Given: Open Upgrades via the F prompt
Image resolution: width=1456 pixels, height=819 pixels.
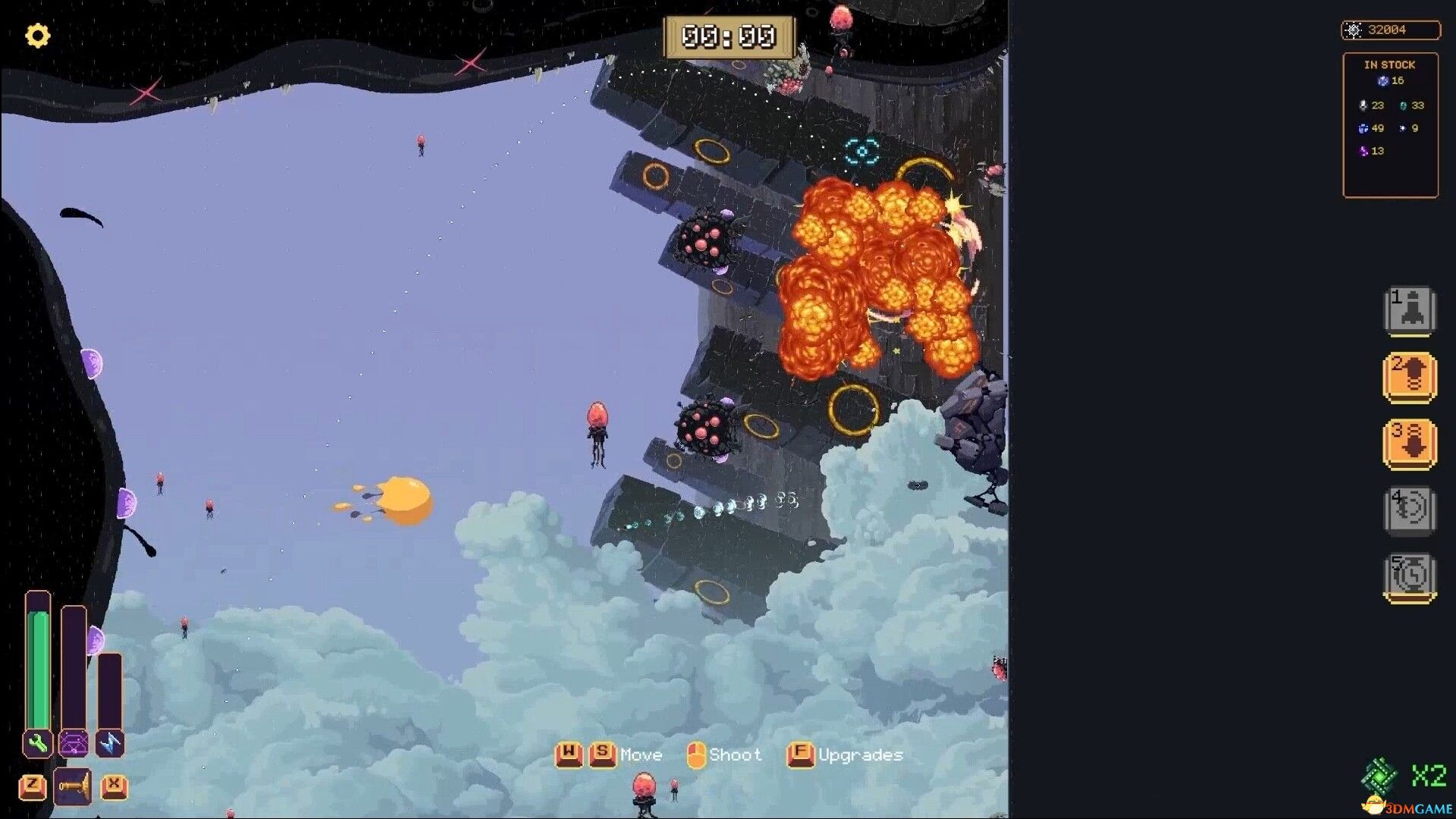Looking at the screenshot, I should pyautogui.click(x=800, y=753).
